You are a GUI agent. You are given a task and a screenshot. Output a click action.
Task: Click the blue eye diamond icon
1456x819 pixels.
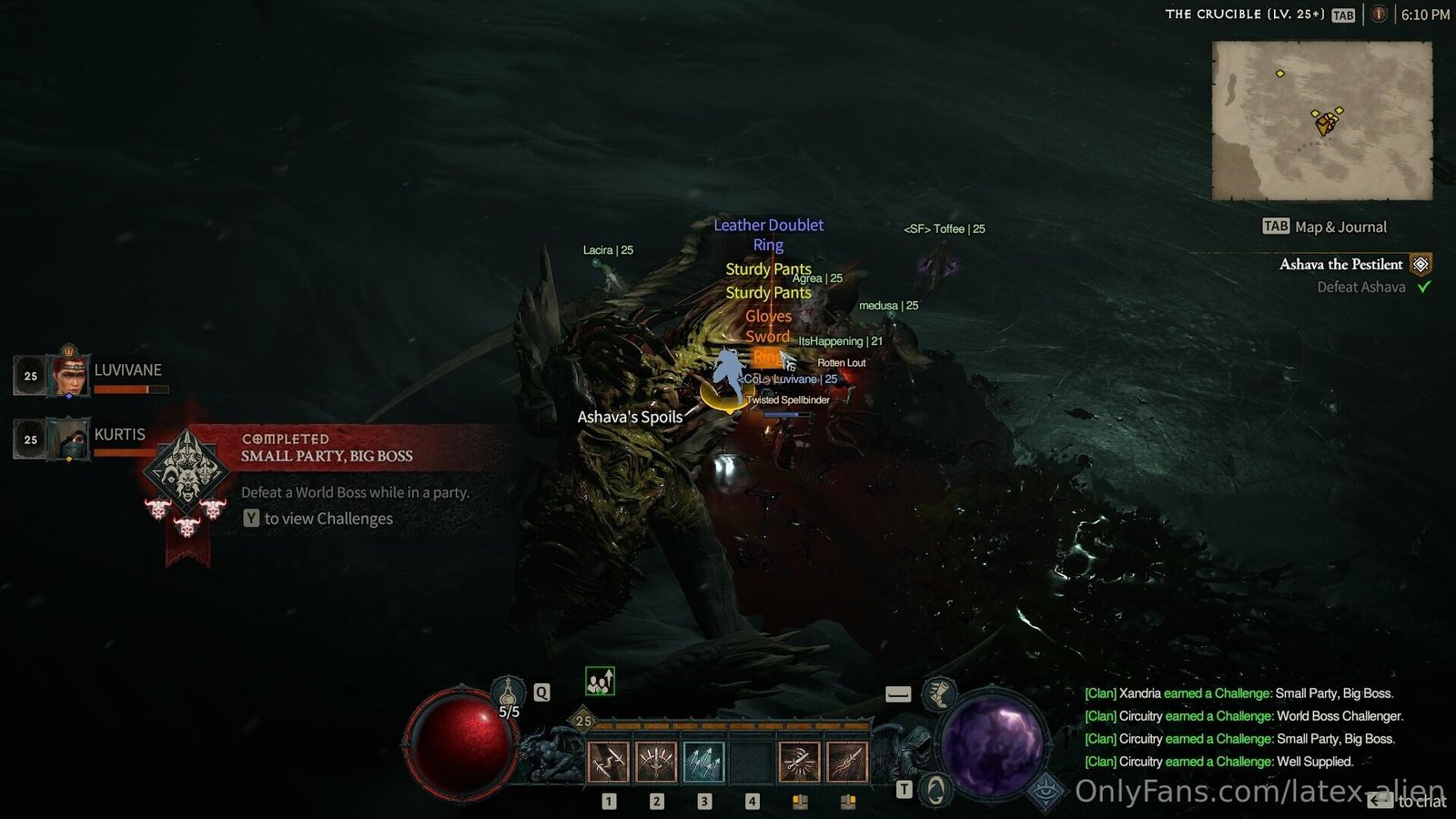[1046, 792]
